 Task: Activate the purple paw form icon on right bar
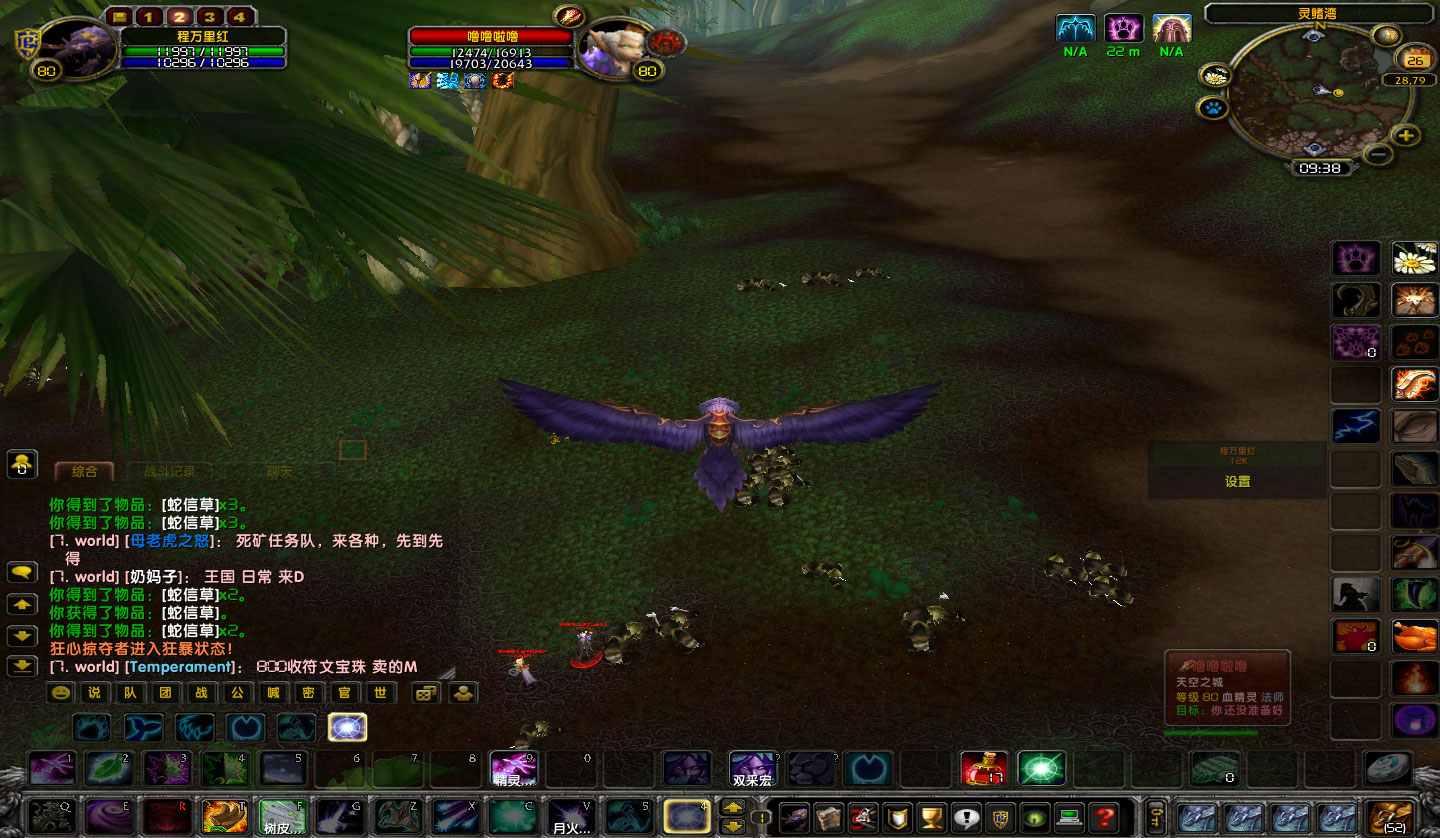[x=1356, y=257]
